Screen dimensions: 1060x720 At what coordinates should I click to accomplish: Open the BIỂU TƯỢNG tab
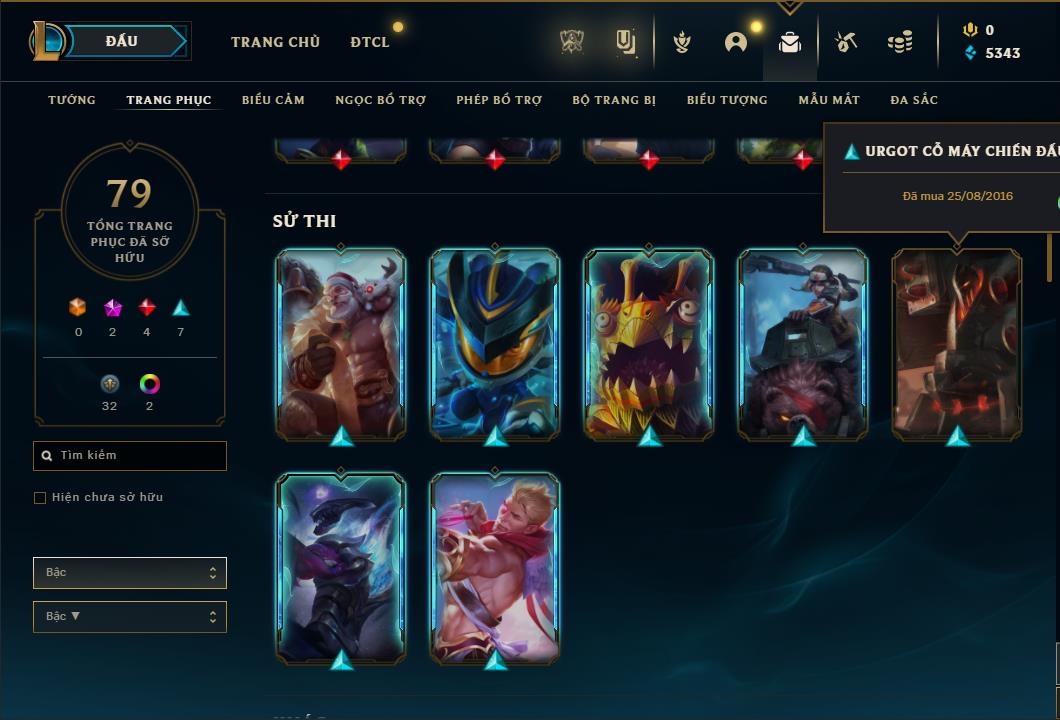tap(727, 100)
